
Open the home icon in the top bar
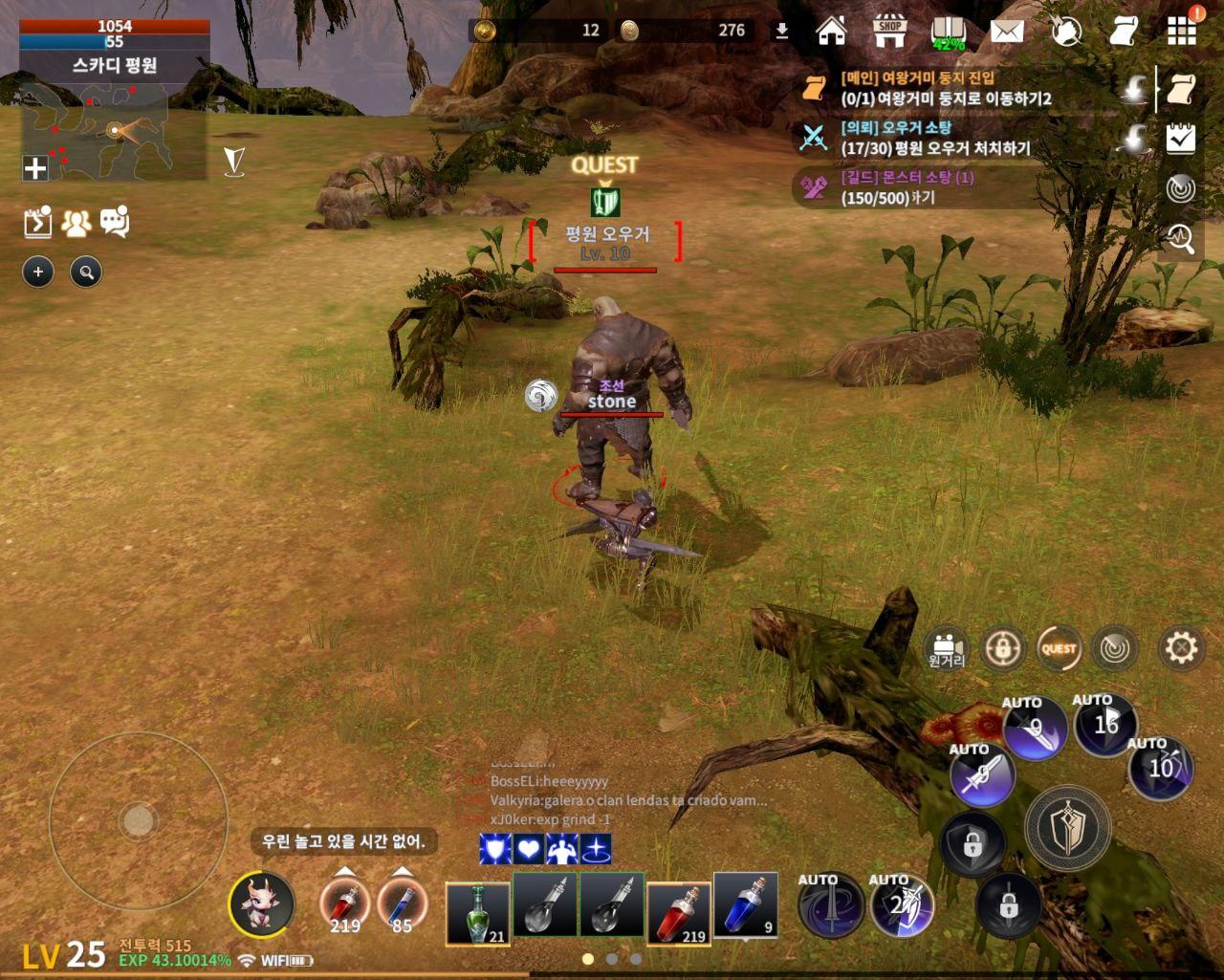tap(832, 30)
